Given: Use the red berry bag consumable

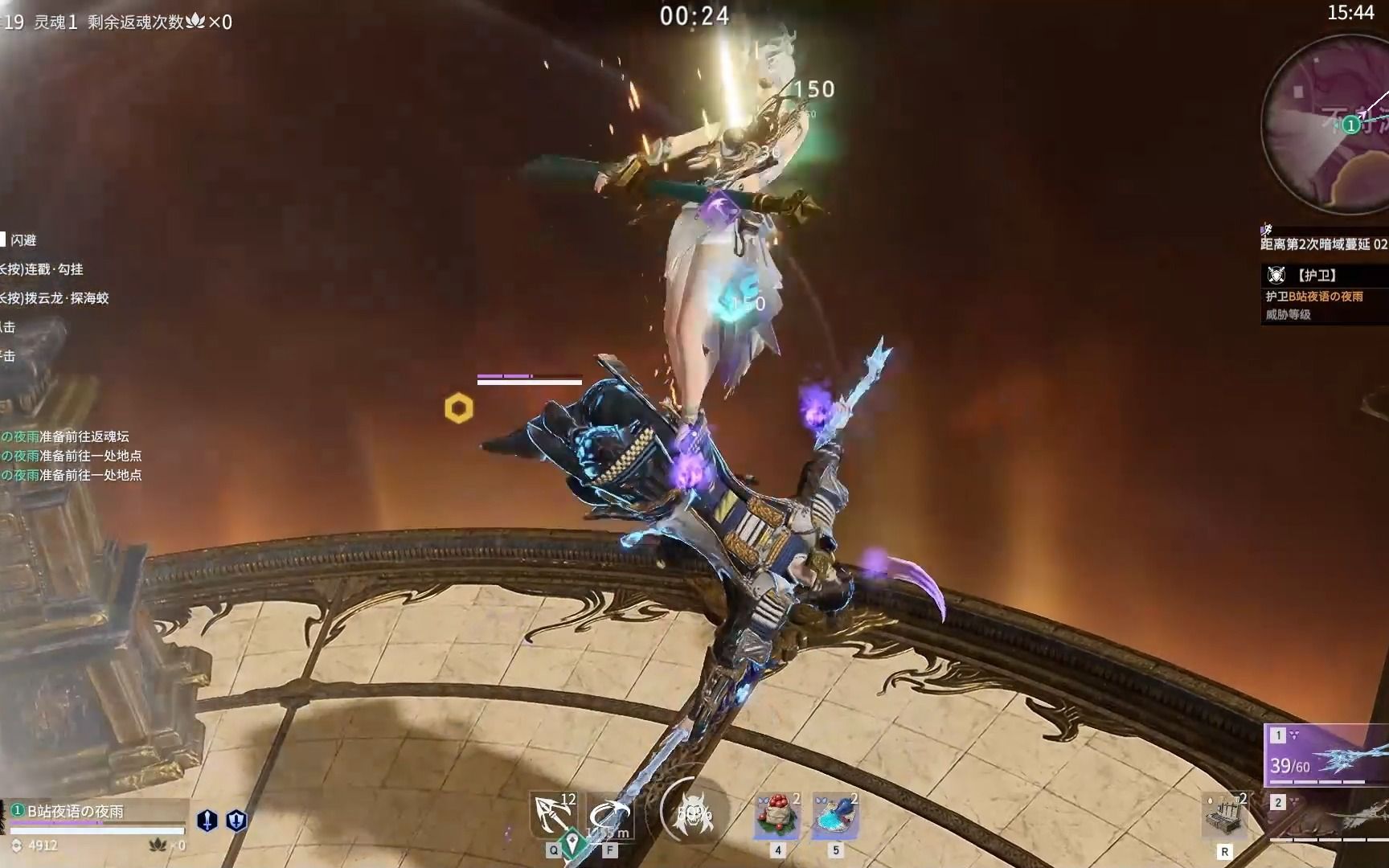Looking at the screenshot, I should click(776, 815).
